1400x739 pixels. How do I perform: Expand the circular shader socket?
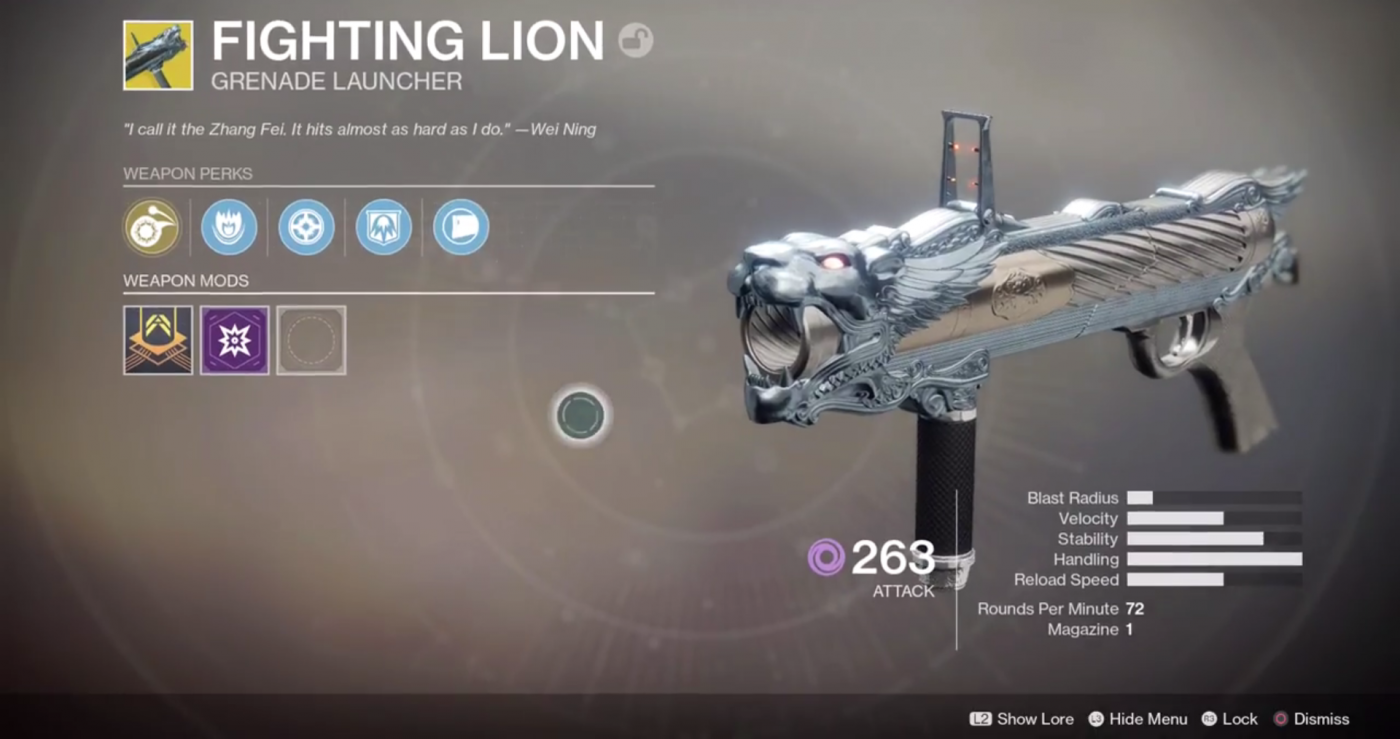(x=579, y=416)
